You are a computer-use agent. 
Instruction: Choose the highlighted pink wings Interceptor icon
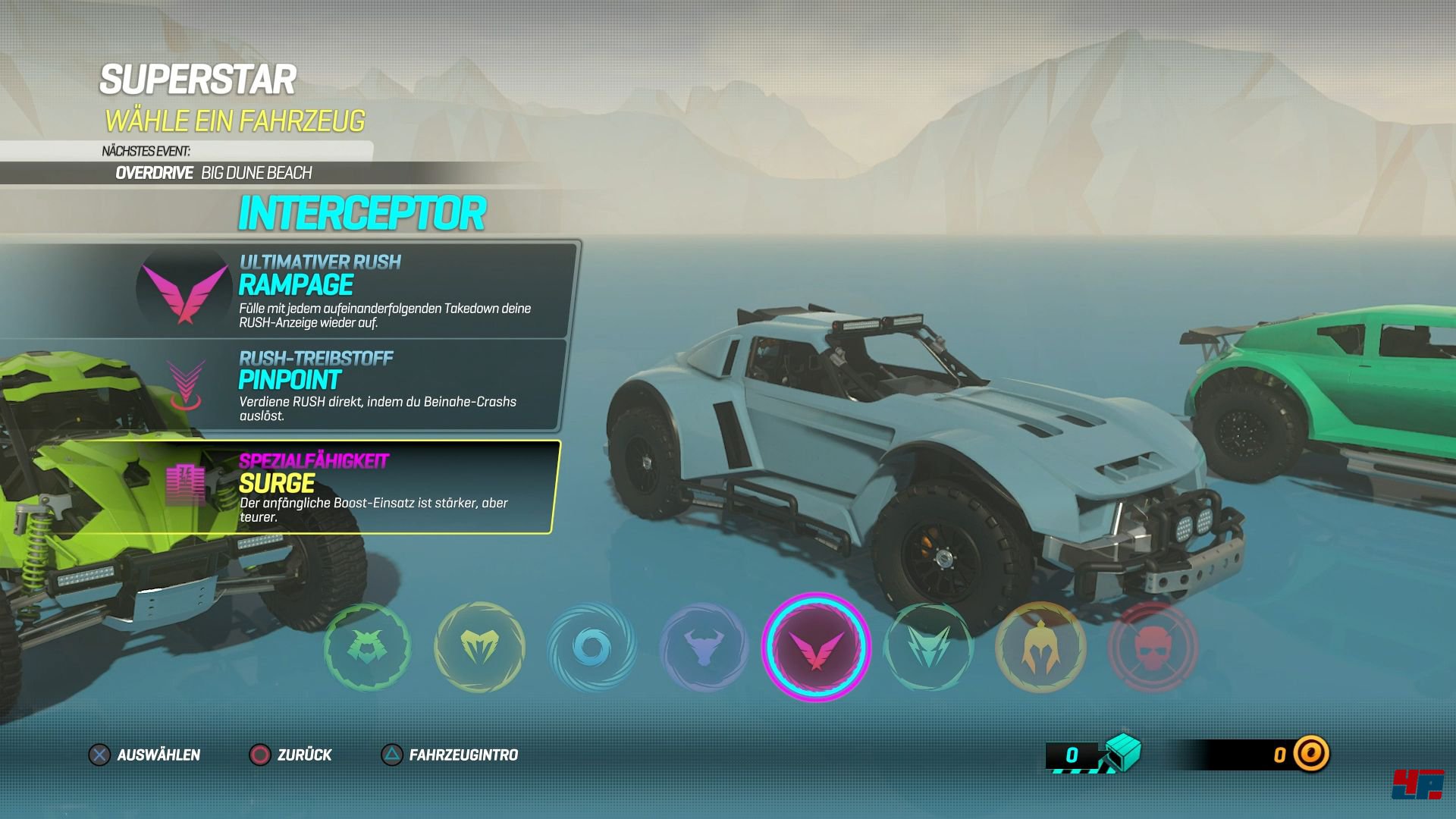click(x=816, y=648)
